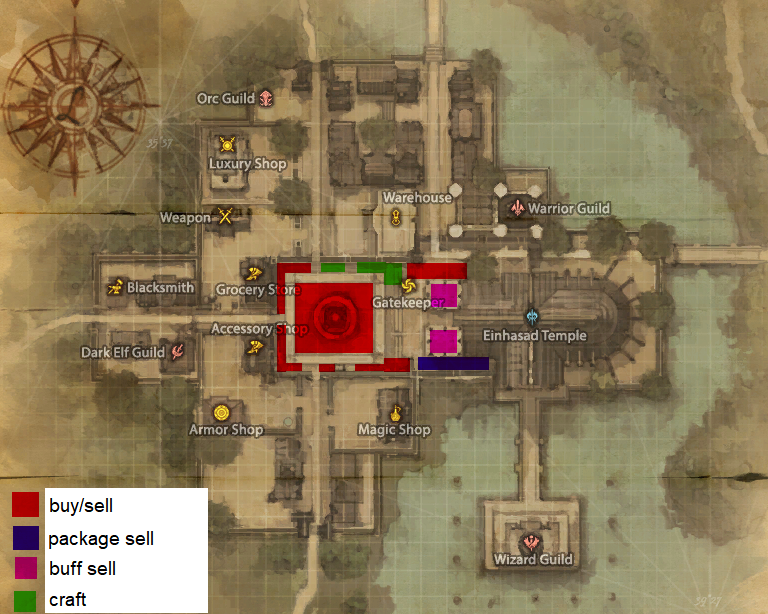
Task: Choose the Weapon shop crossed-swords marker
Action: 227,216
